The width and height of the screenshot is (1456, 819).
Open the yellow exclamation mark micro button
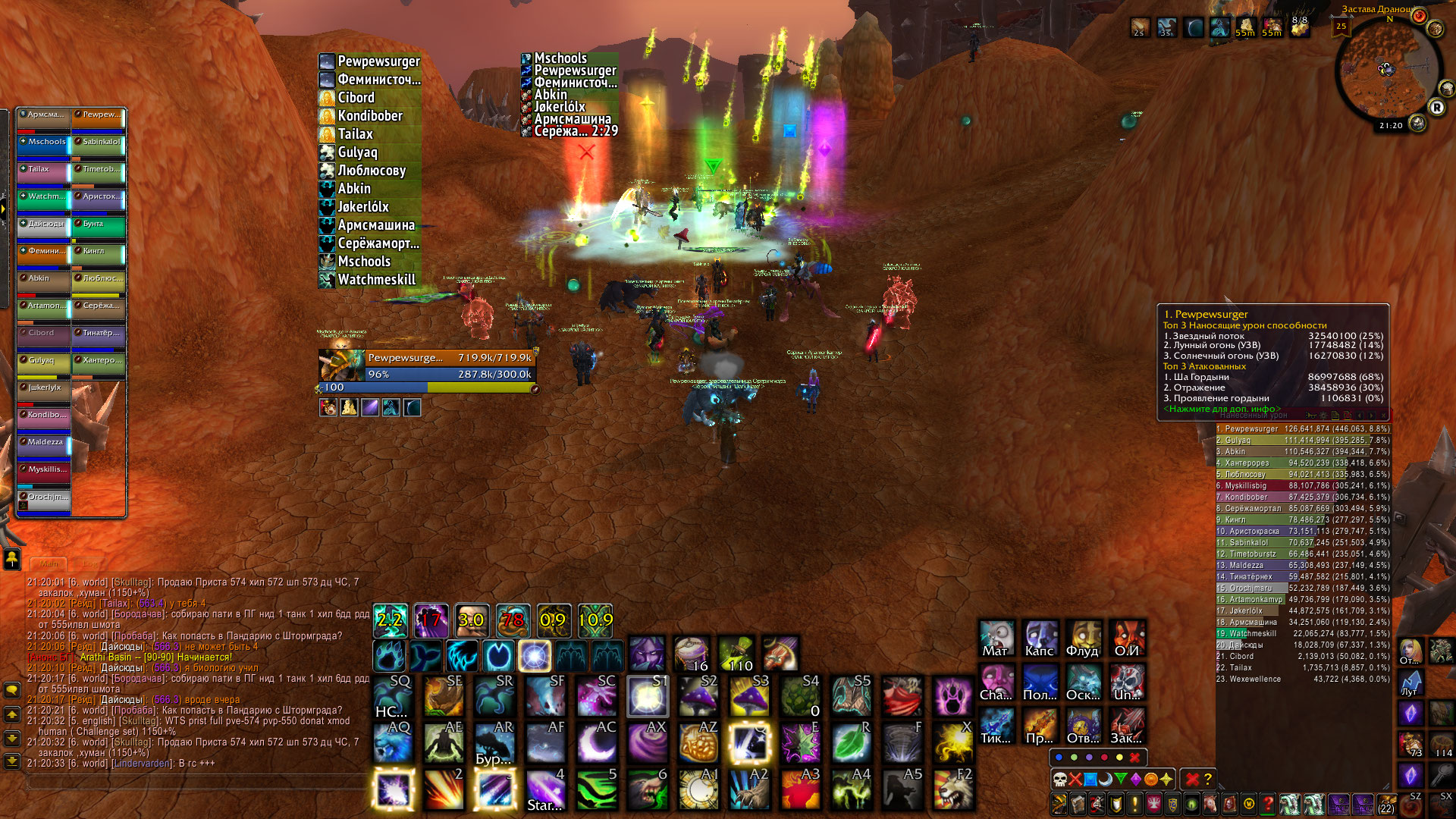tap(1134, 804)
